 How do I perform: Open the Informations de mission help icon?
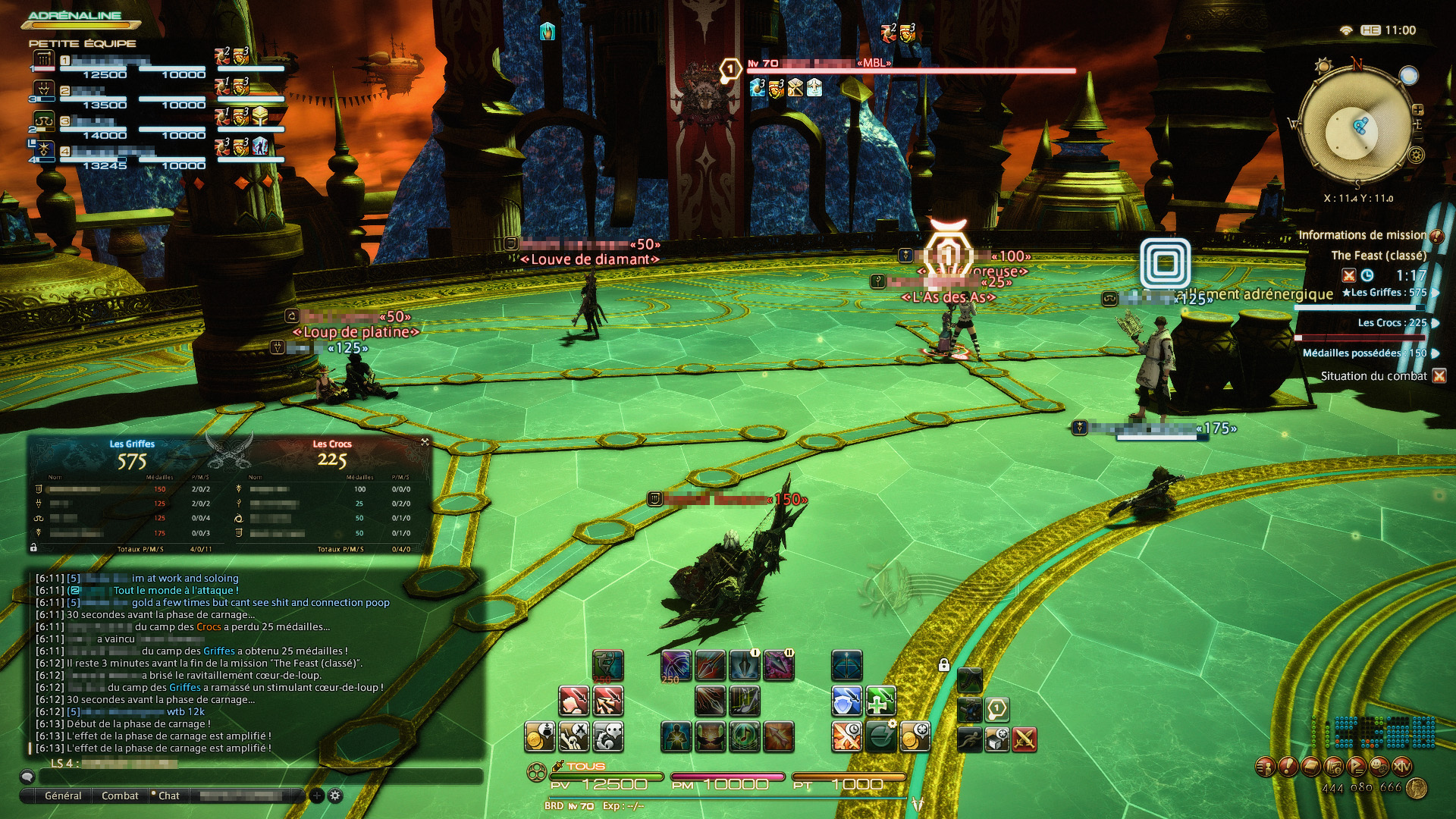(x=1436, y=236)
